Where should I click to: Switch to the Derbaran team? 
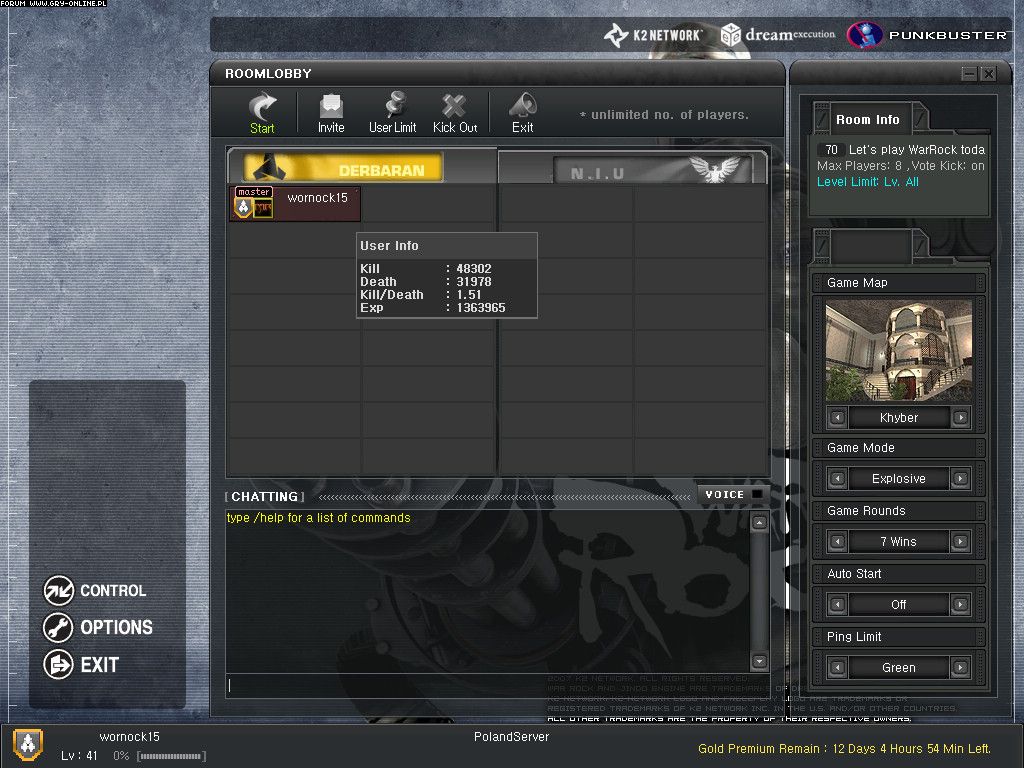point(362,168)
